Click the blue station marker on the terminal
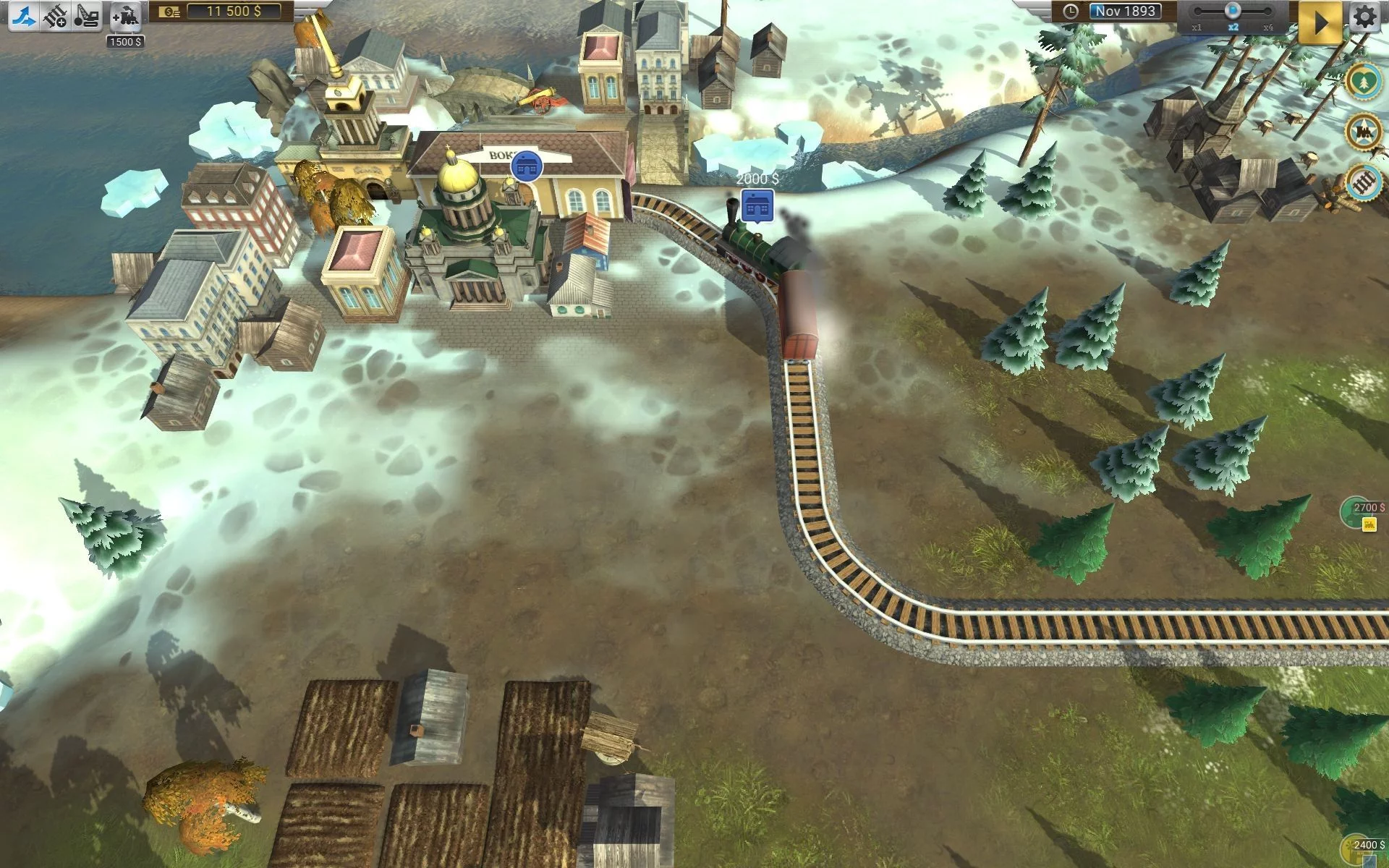The width and height of the screenshot is (1389, 868). click(526, 166)
